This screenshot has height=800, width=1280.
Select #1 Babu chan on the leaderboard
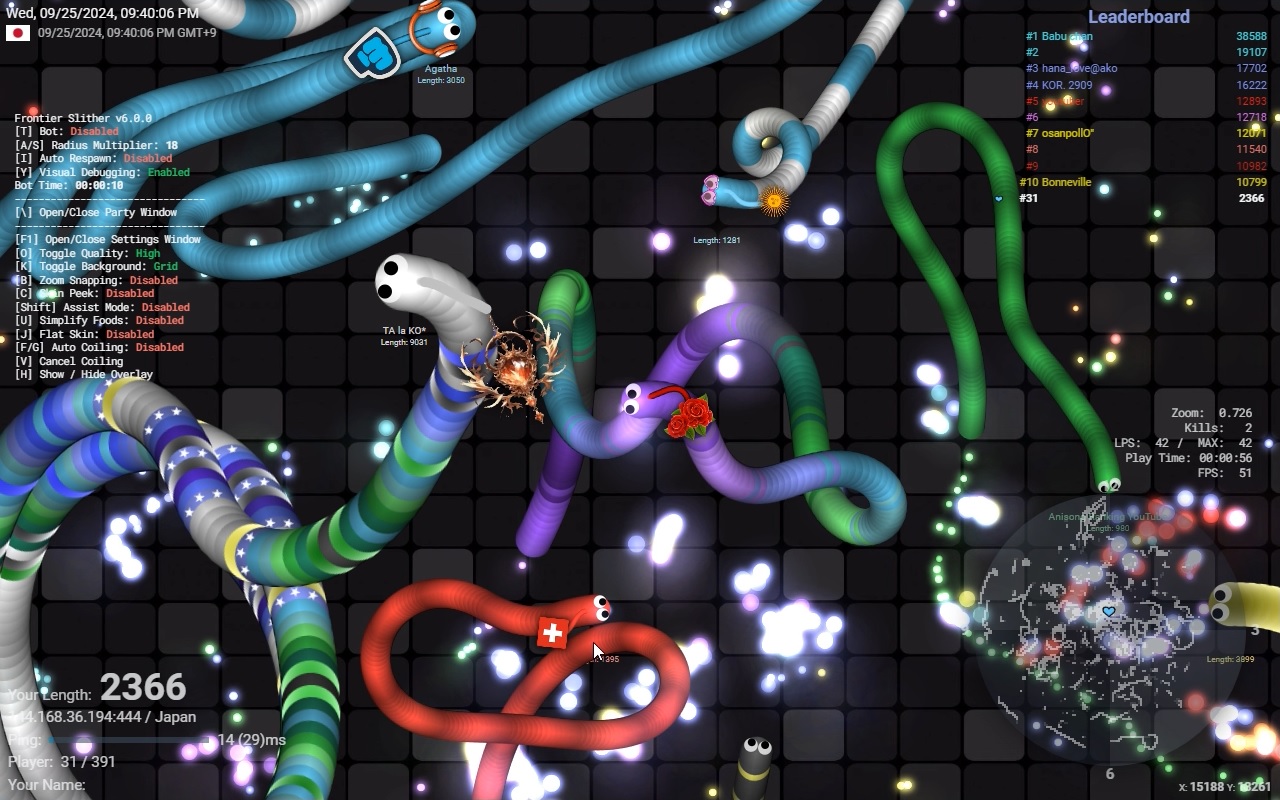[1060, 36]
